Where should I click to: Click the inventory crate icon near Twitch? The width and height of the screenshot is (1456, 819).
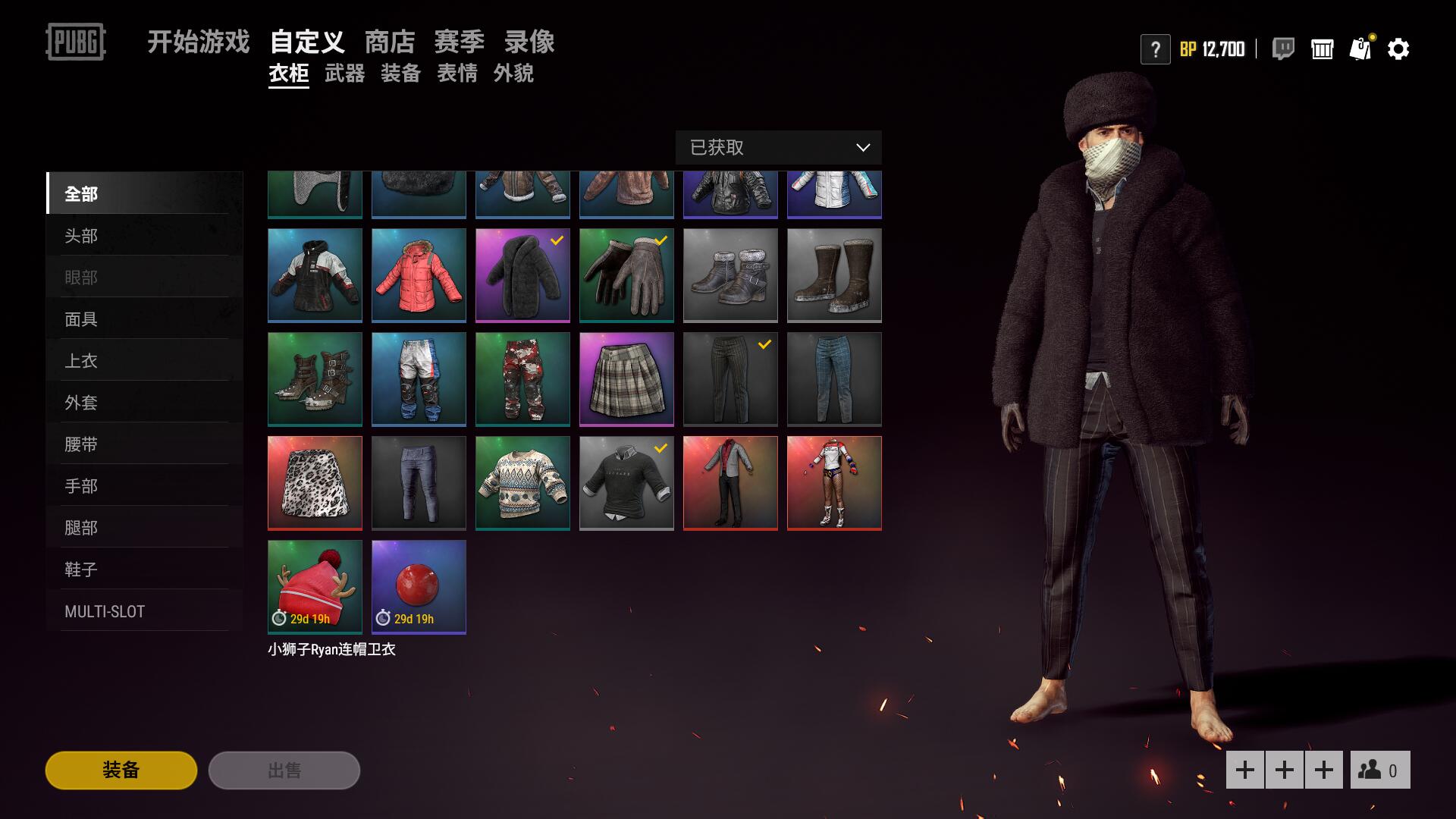click(x=1323, y=49)
